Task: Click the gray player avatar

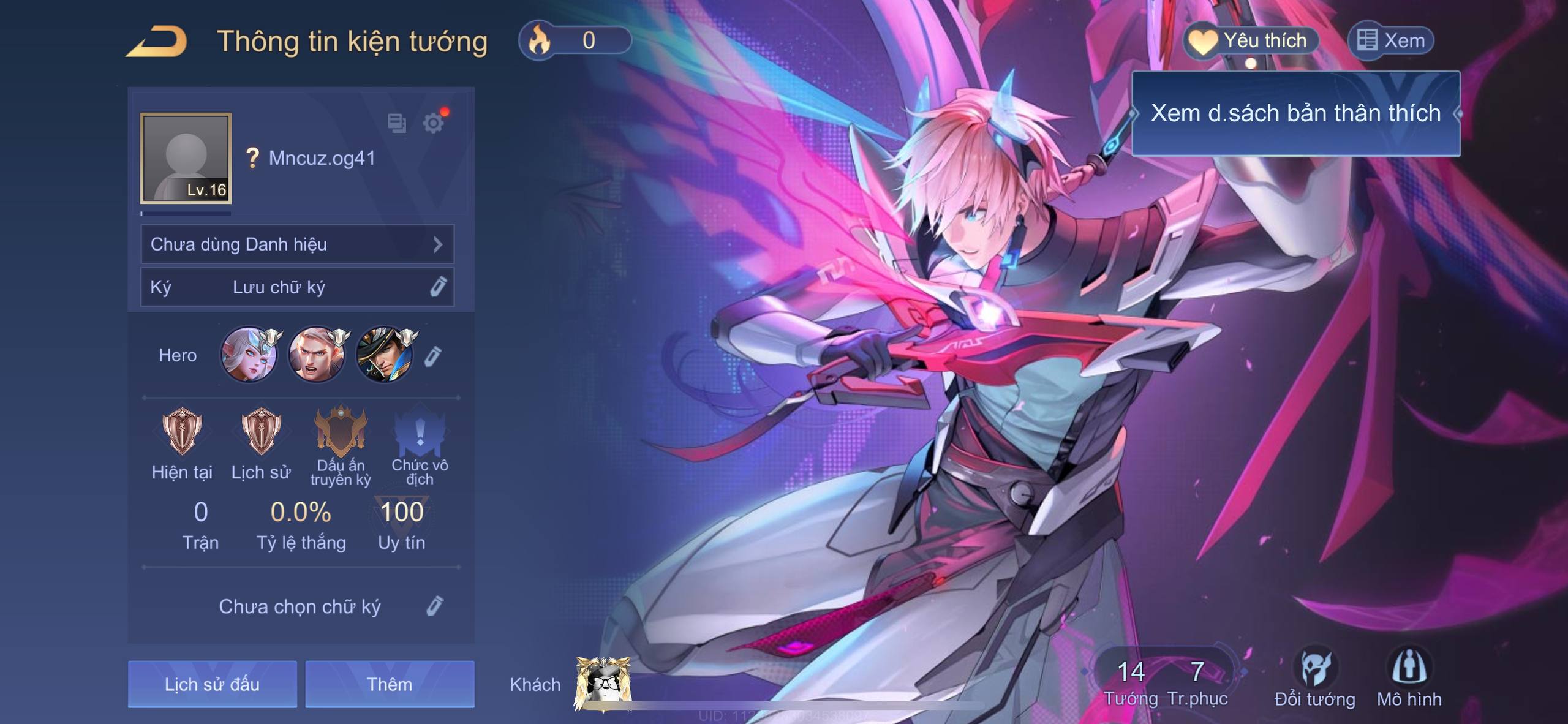Action: click(x=186, y=158)
